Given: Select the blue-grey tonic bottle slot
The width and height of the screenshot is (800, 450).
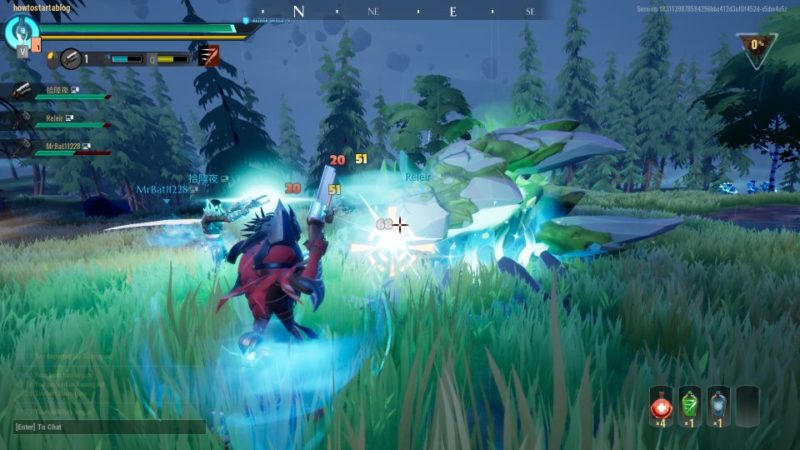Looking at the screenshot, I should click(717, 406).
